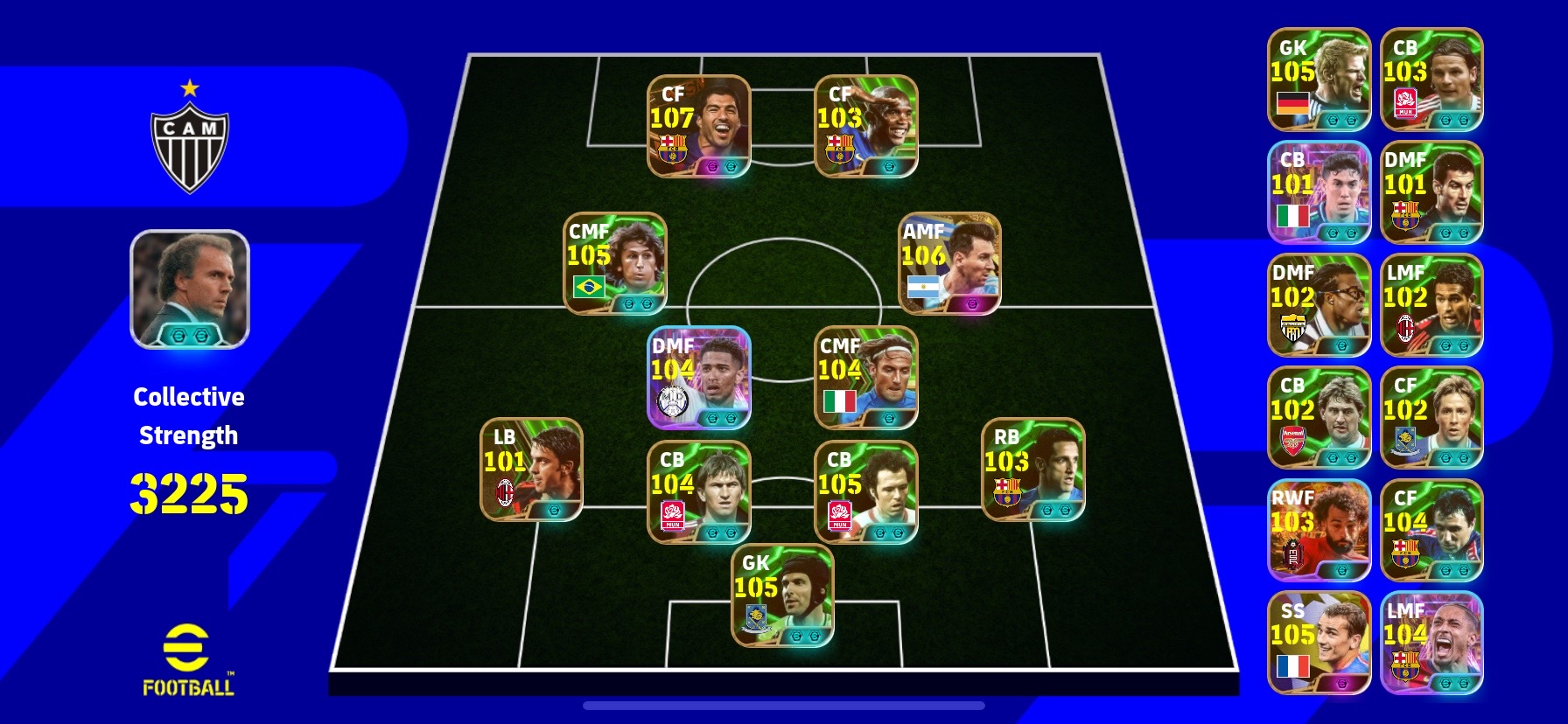Select the LB 101 defender card
1568x724 pixels.
[x=531, y=470]
